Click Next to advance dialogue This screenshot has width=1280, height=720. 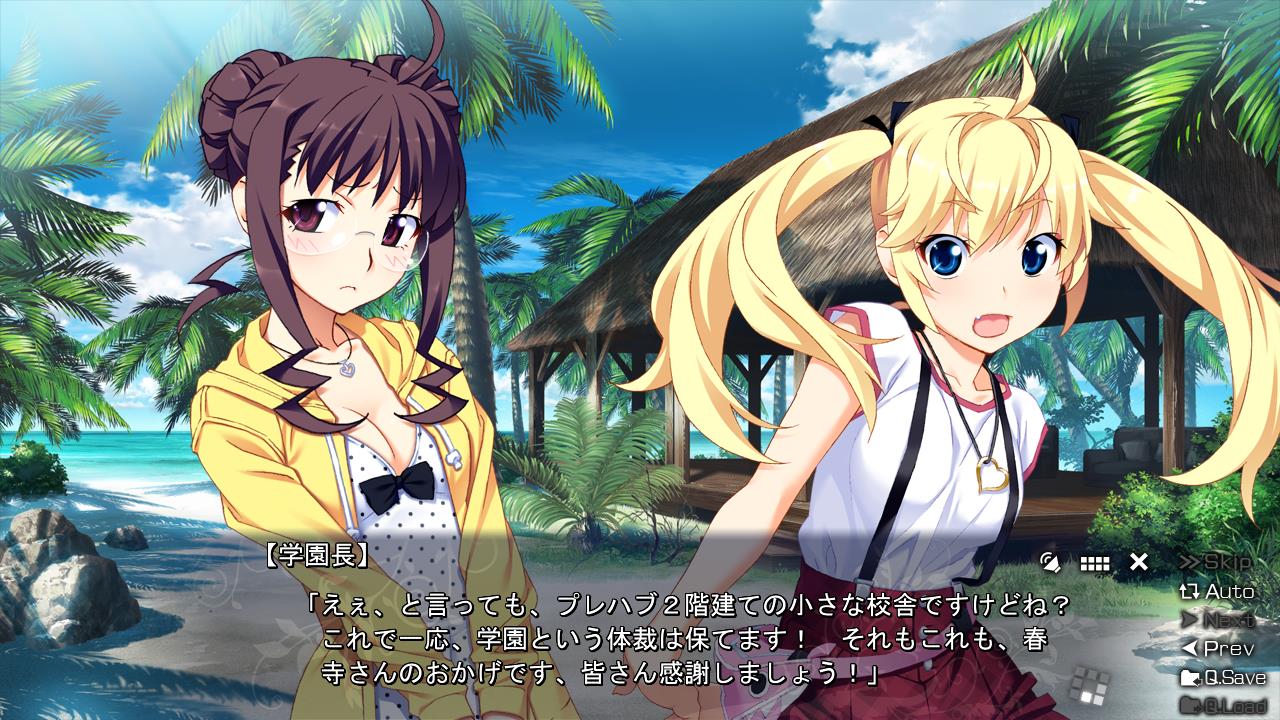(x=1217, y=620)
